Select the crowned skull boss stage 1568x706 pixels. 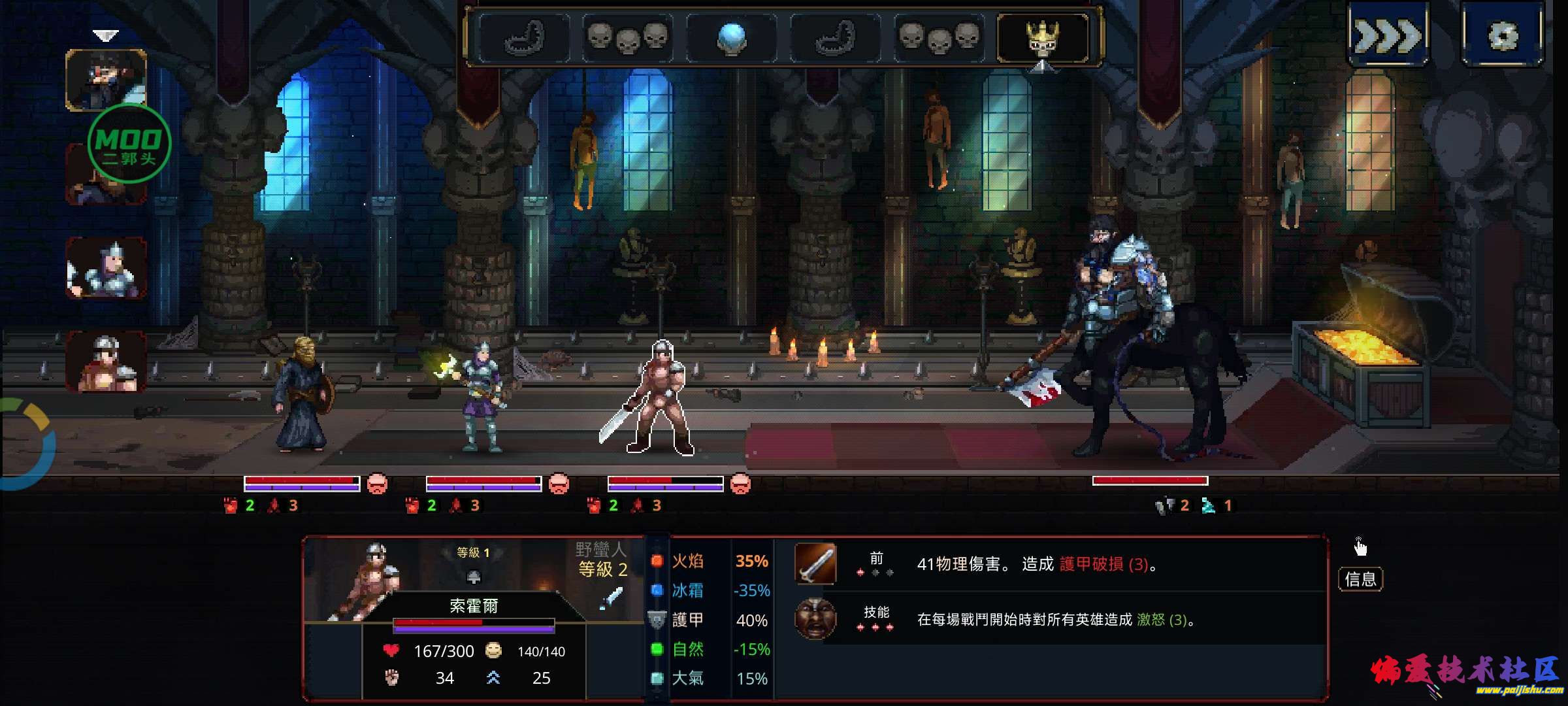click(1043, 38)
